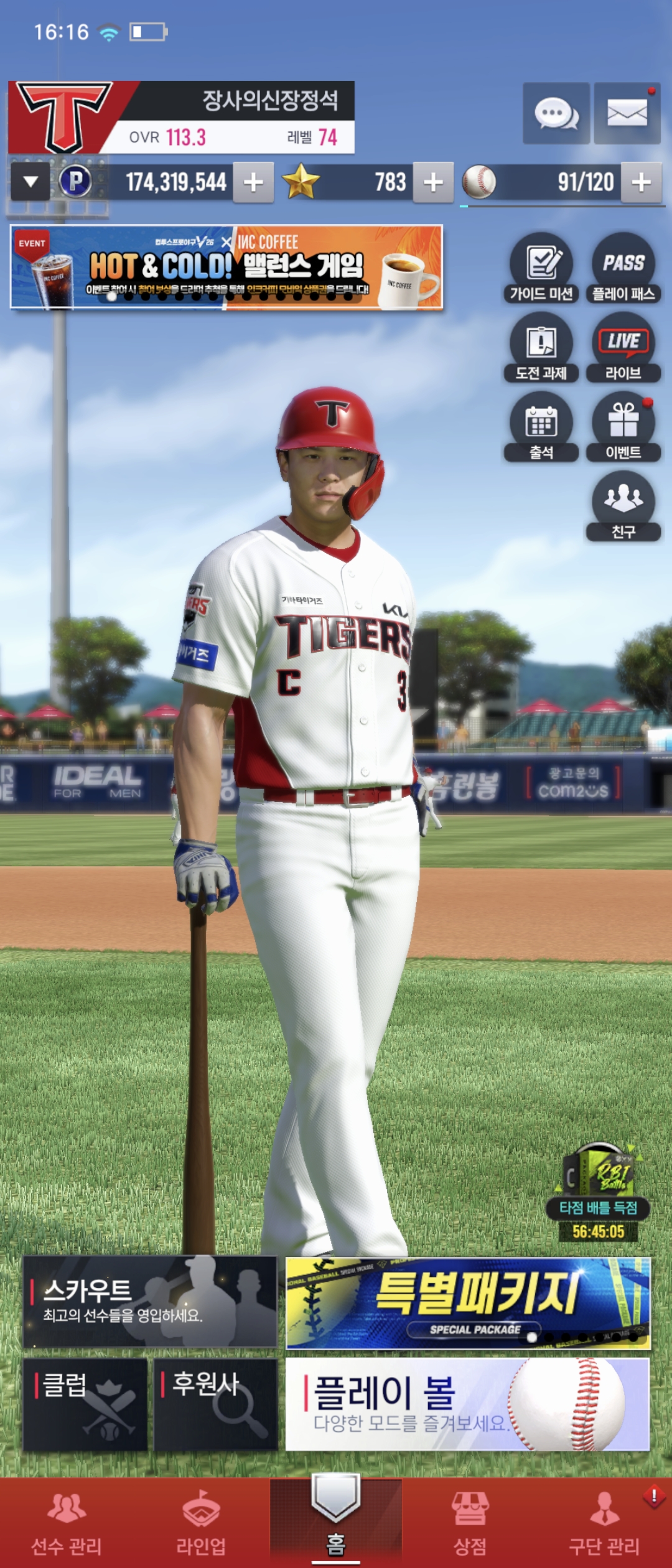Image resolution: width=672 pixels, height=1568 pixels.
Task: Refill baseballs with the plus button
Action: pos(641,182)
